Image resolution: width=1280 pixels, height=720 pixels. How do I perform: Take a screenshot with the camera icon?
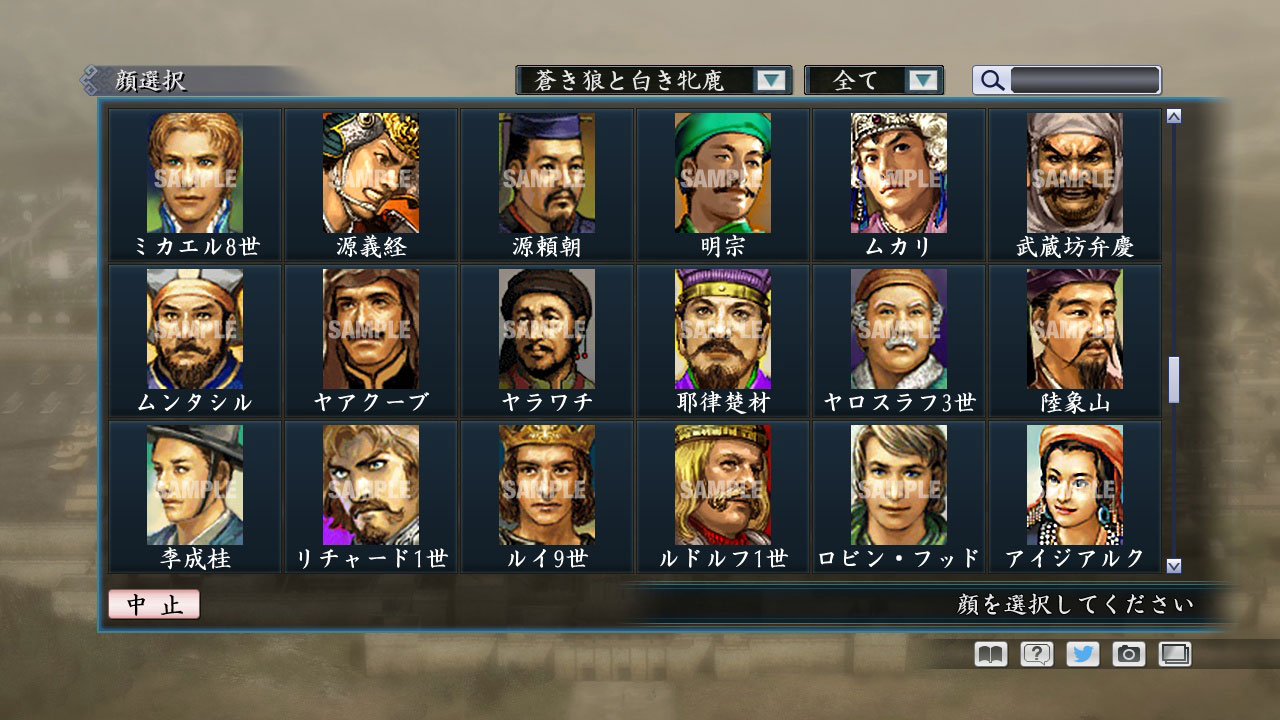pos(1128,654)
